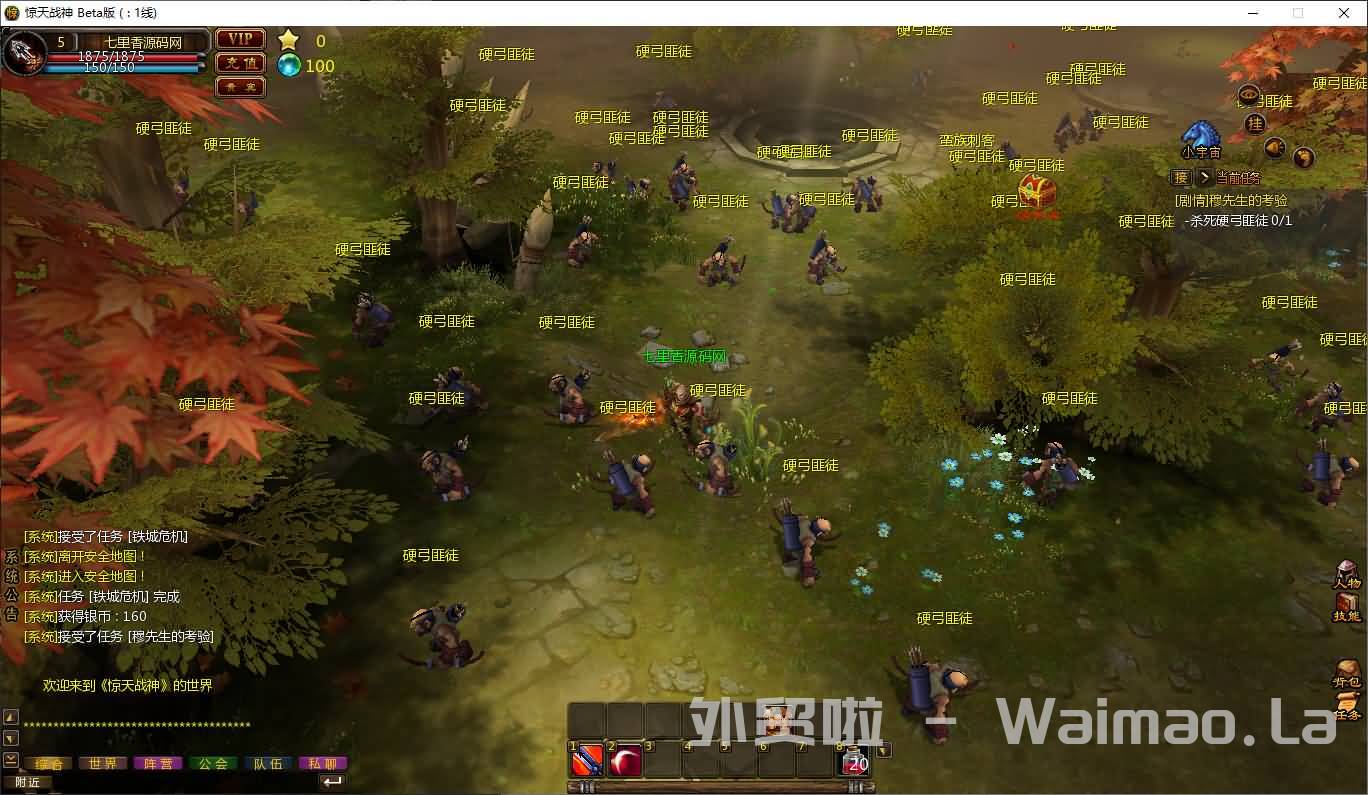Click the VIP icon at top left
Image resolution: width=1368 pixels, height=795 pixels.
coord(240,39)
